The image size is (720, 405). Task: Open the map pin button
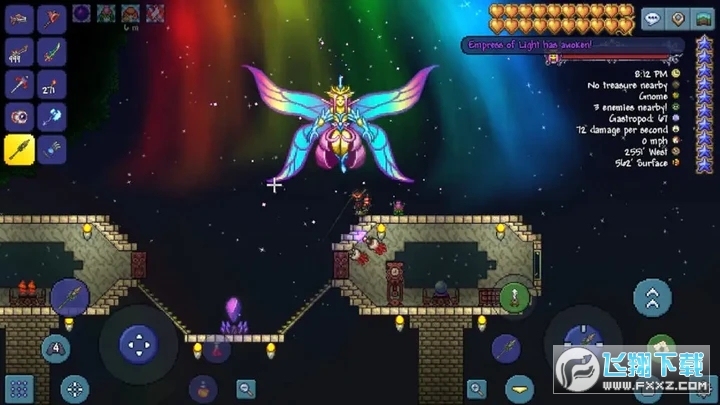[678, 19]
